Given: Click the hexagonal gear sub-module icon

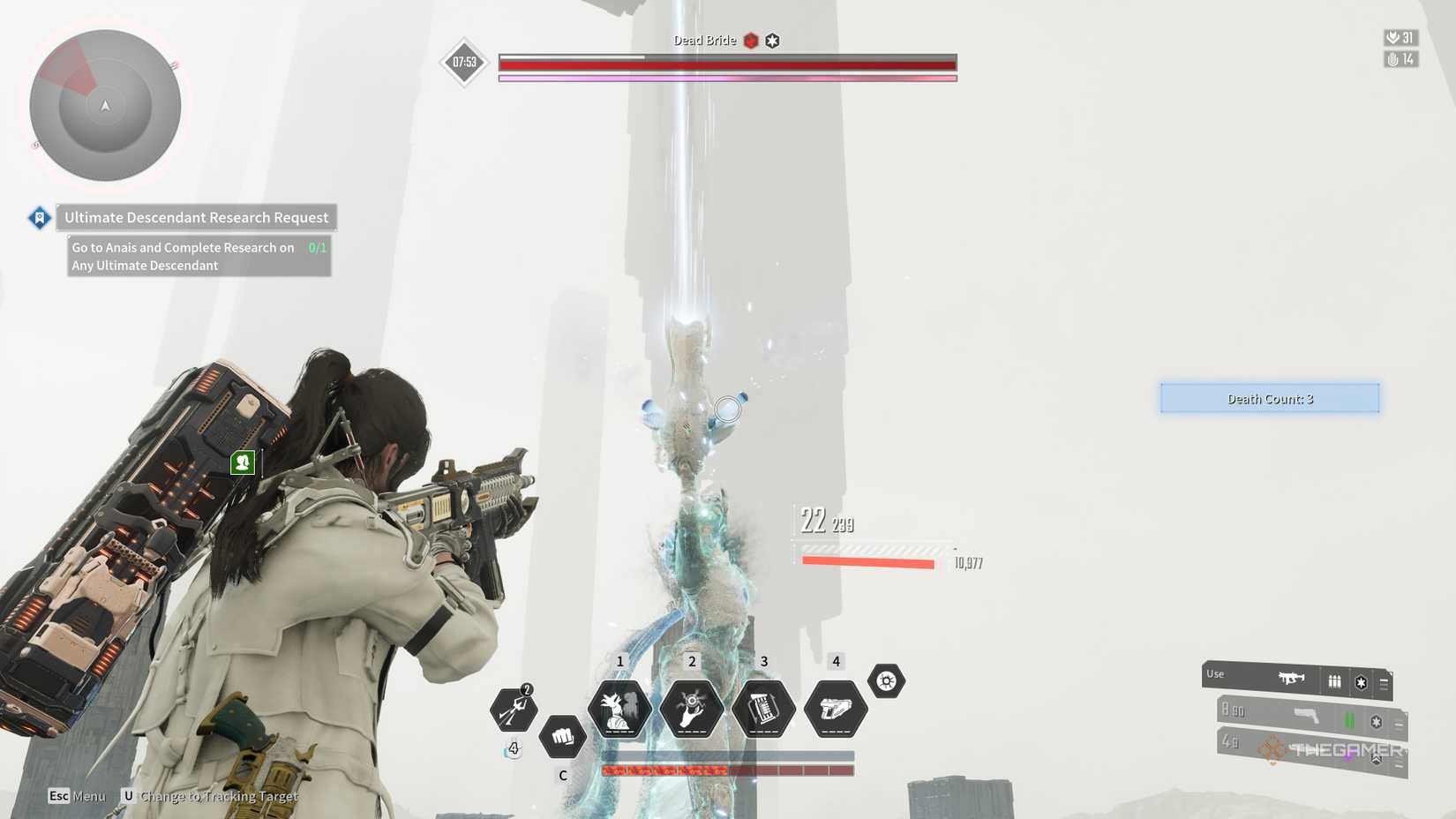Looking at the screenshot, I should pos(888,680).
